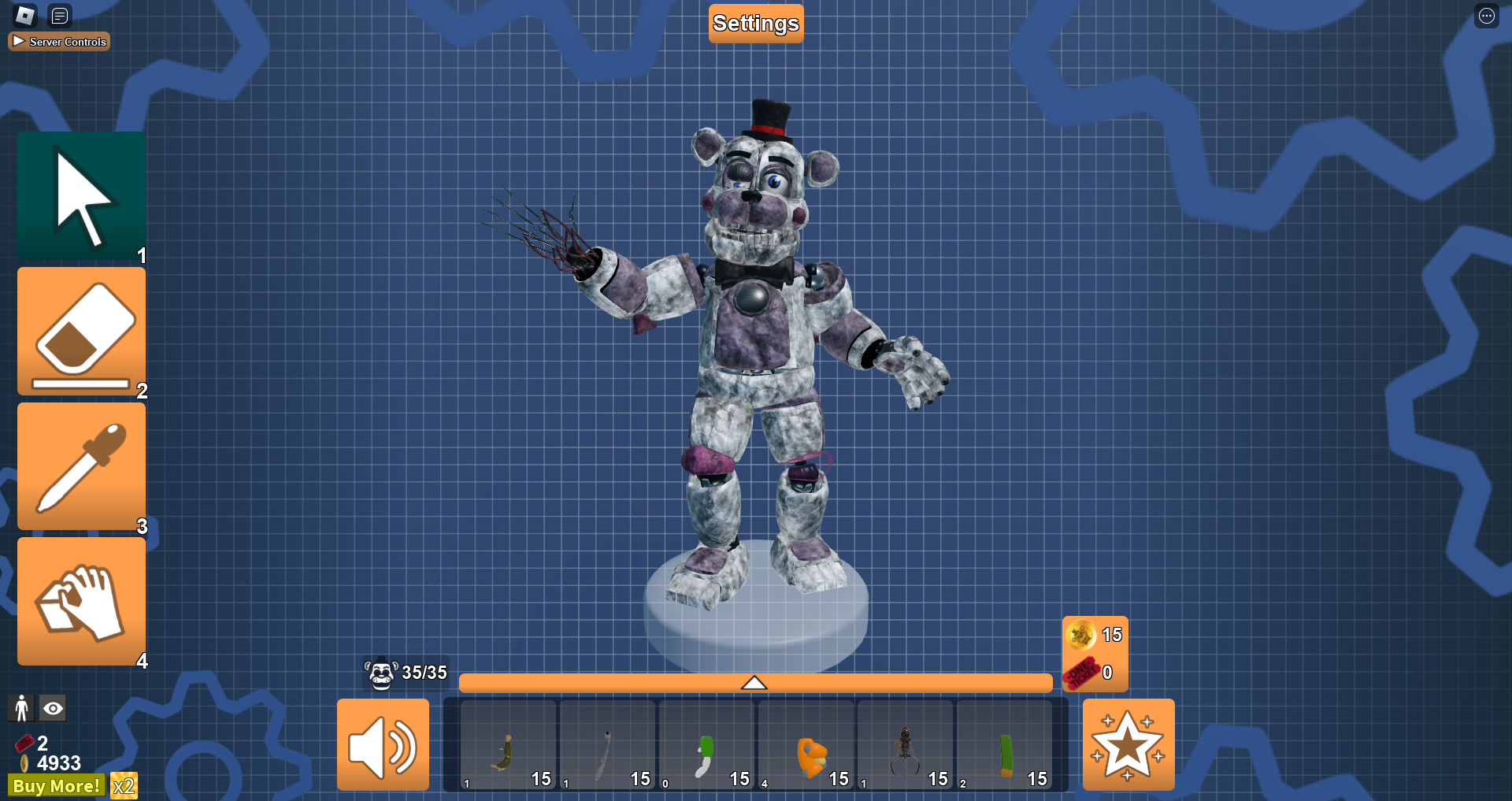
Task: Expand Server Controls with the play arrow
Action: pyautogui.click(x=19, y=41)
